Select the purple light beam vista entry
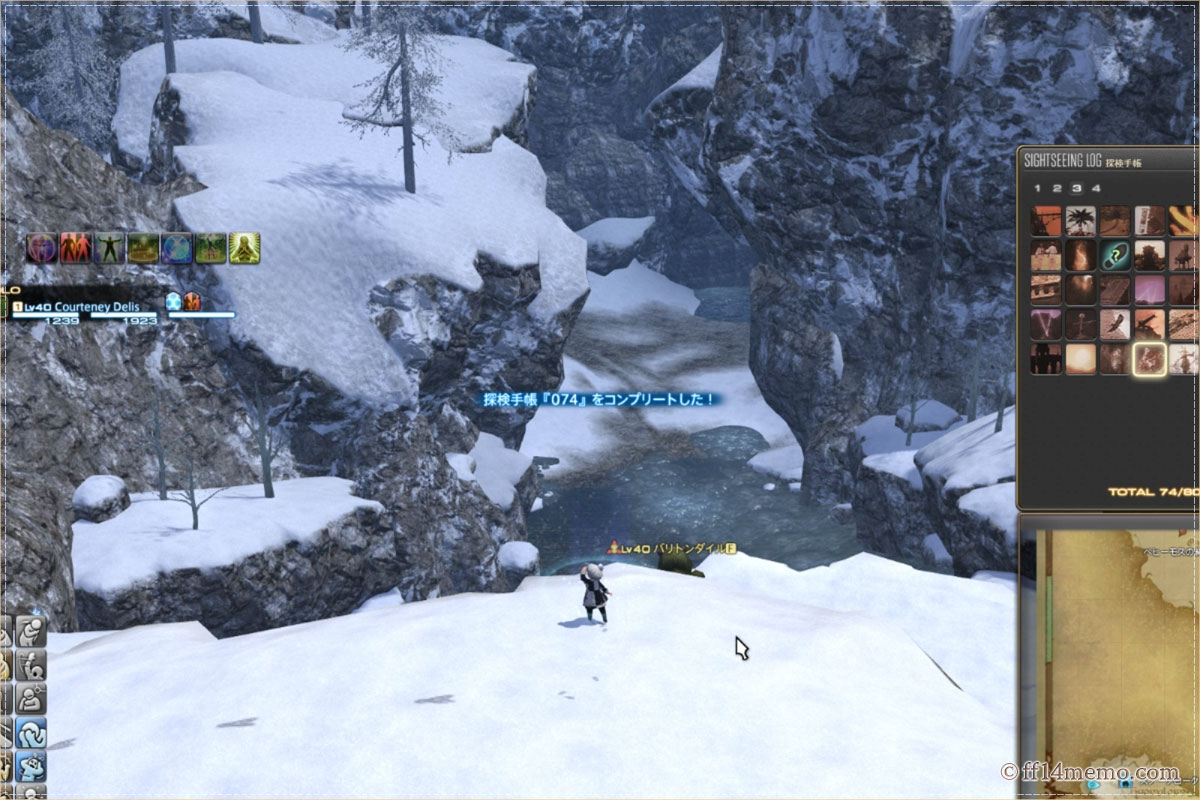Screen dimensions: 1200x800 tap(1149, 290)
